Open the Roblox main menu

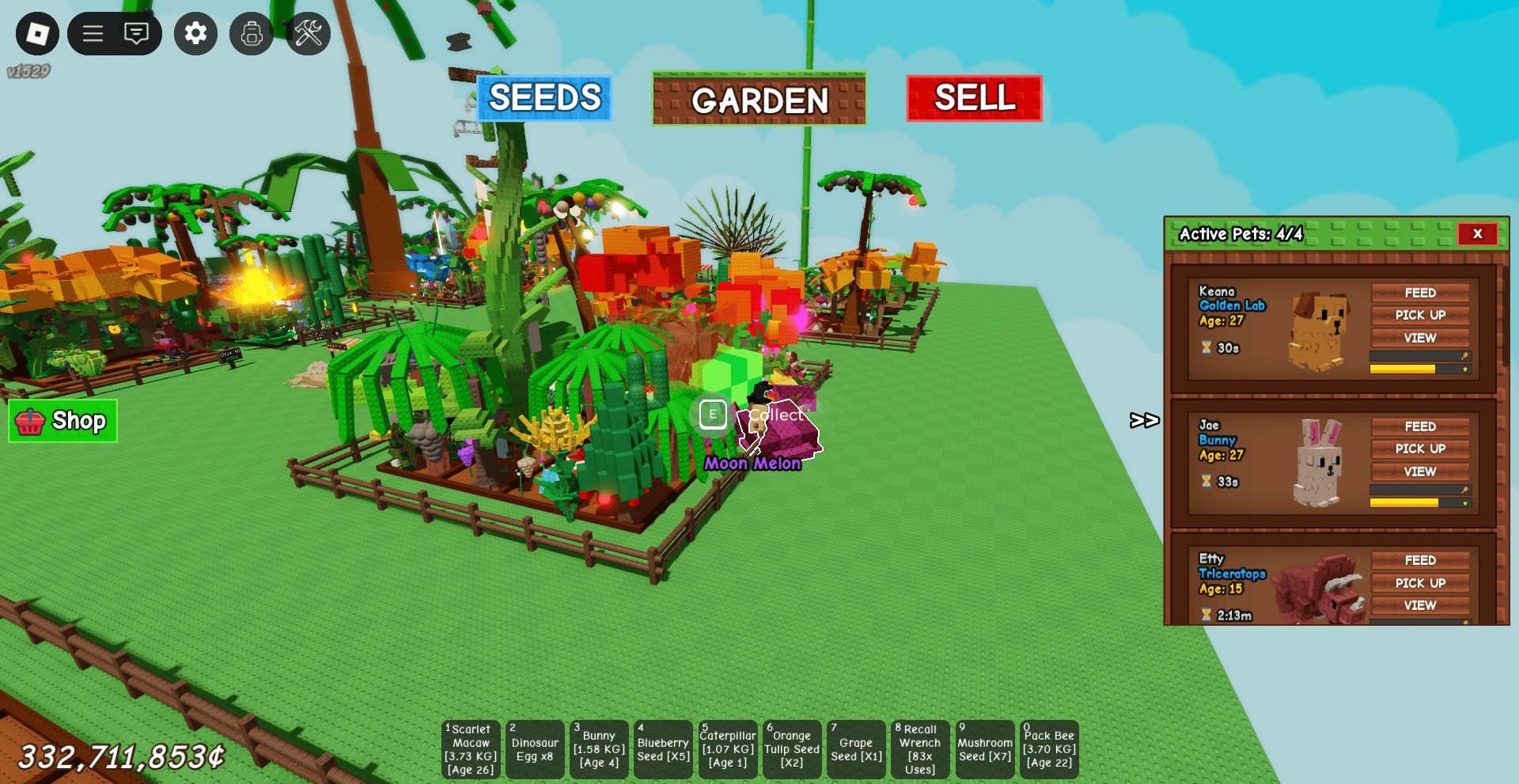click(x=37, y=33)
